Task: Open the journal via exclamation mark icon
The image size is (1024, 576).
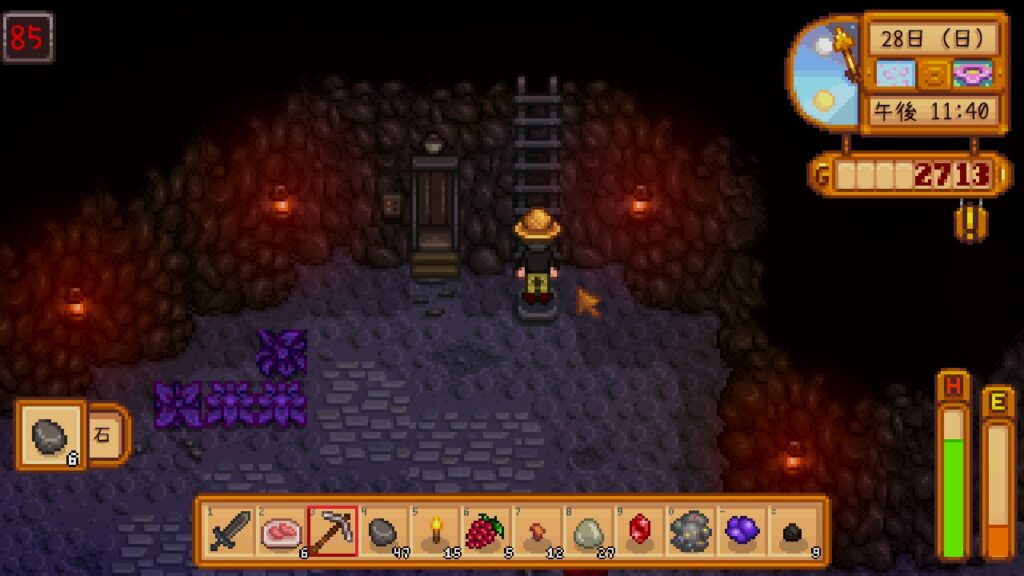Action: (968, 220)
